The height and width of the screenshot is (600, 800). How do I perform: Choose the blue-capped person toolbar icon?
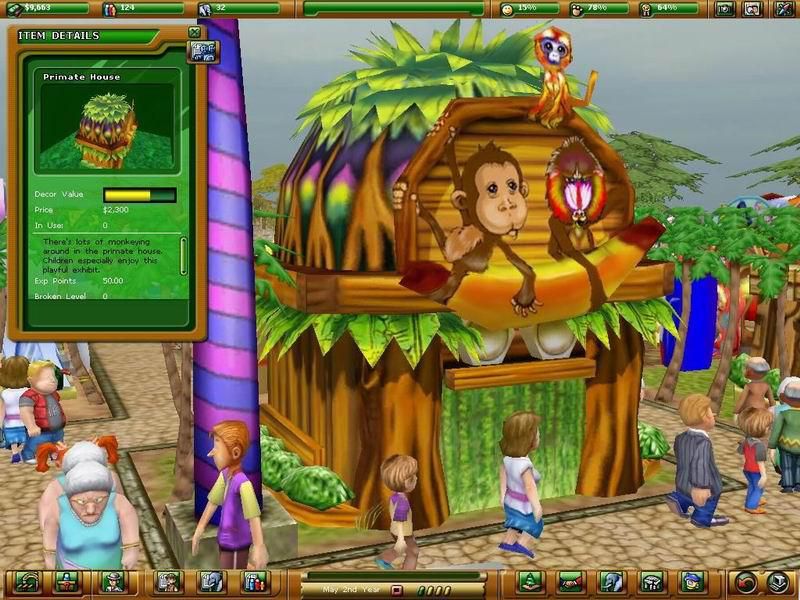click(x=691, y=582)
